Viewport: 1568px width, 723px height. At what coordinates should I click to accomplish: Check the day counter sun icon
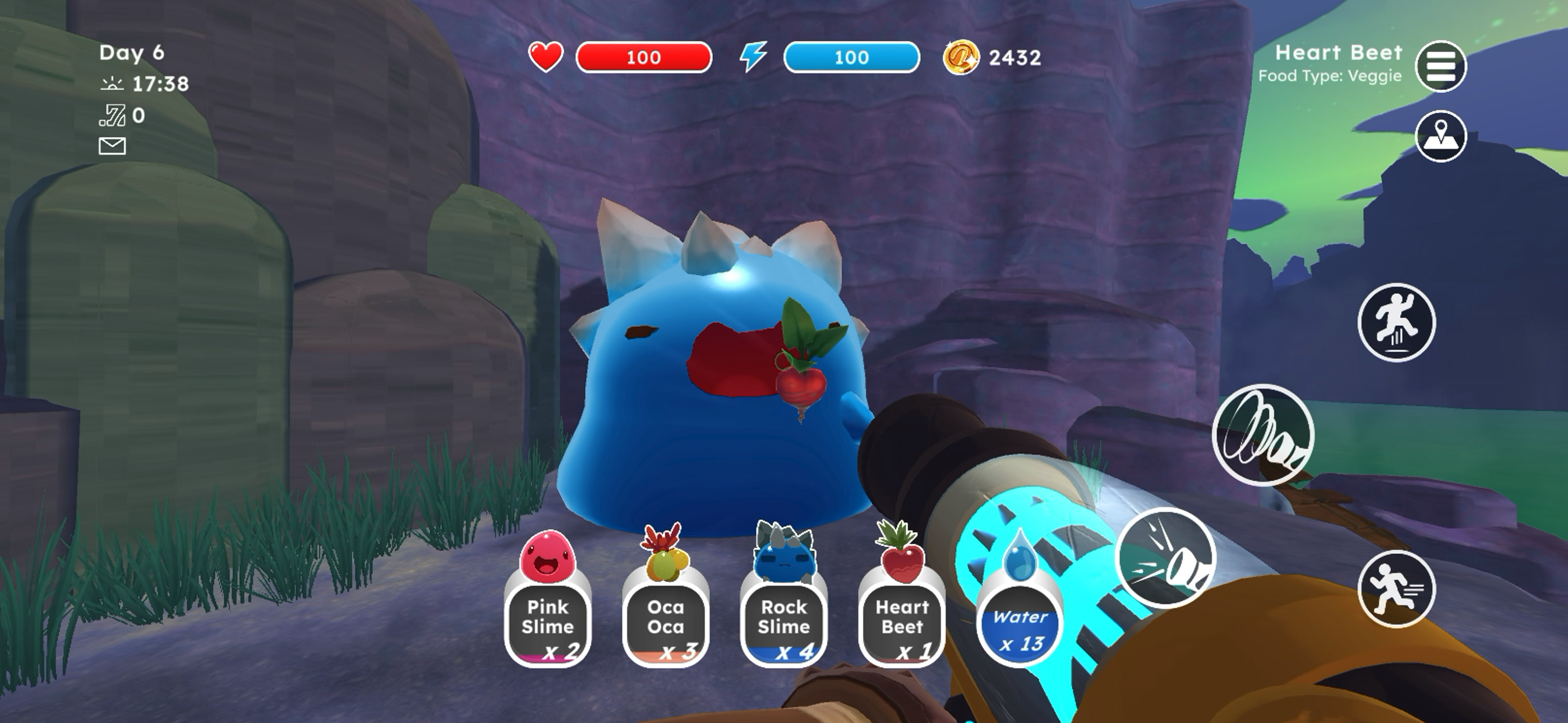point(112,84)
